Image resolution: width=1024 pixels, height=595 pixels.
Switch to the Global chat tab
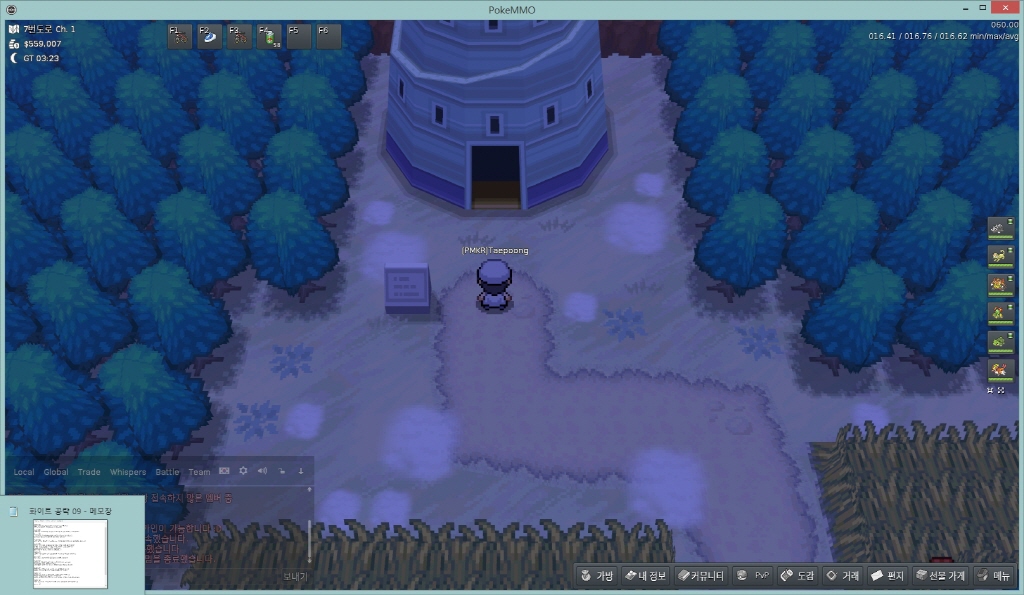point(56,472)
